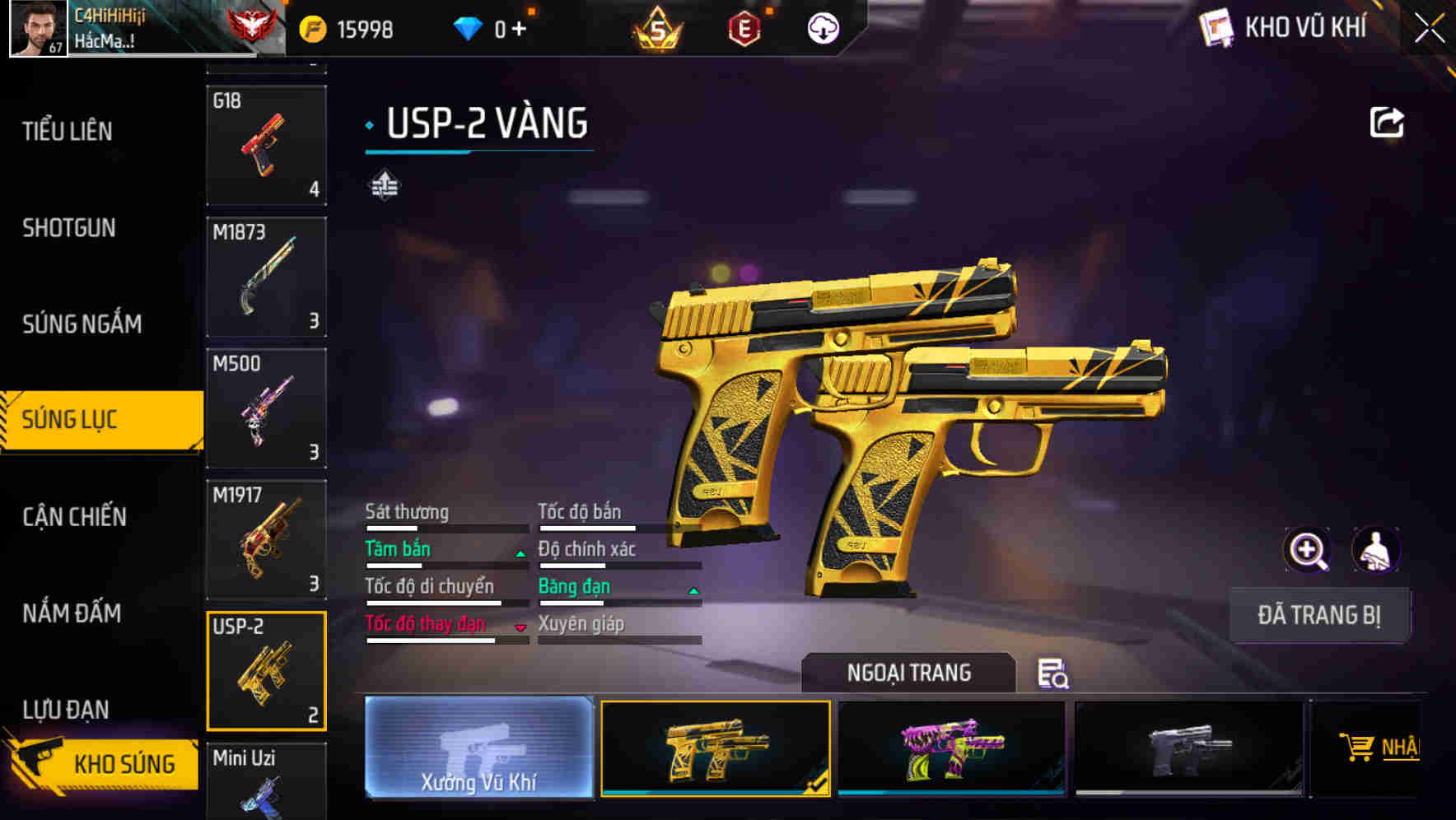Toggle the equipped gold USP-2 skin thumbnail
The image size is (1456, 820).
(x=715, y=748)
